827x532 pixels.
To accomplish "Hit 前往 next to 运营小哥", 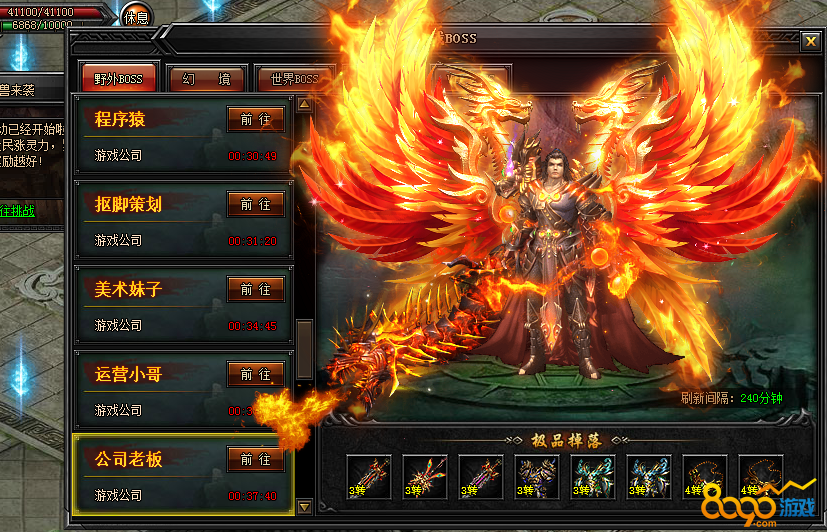I will click(256, 374).
